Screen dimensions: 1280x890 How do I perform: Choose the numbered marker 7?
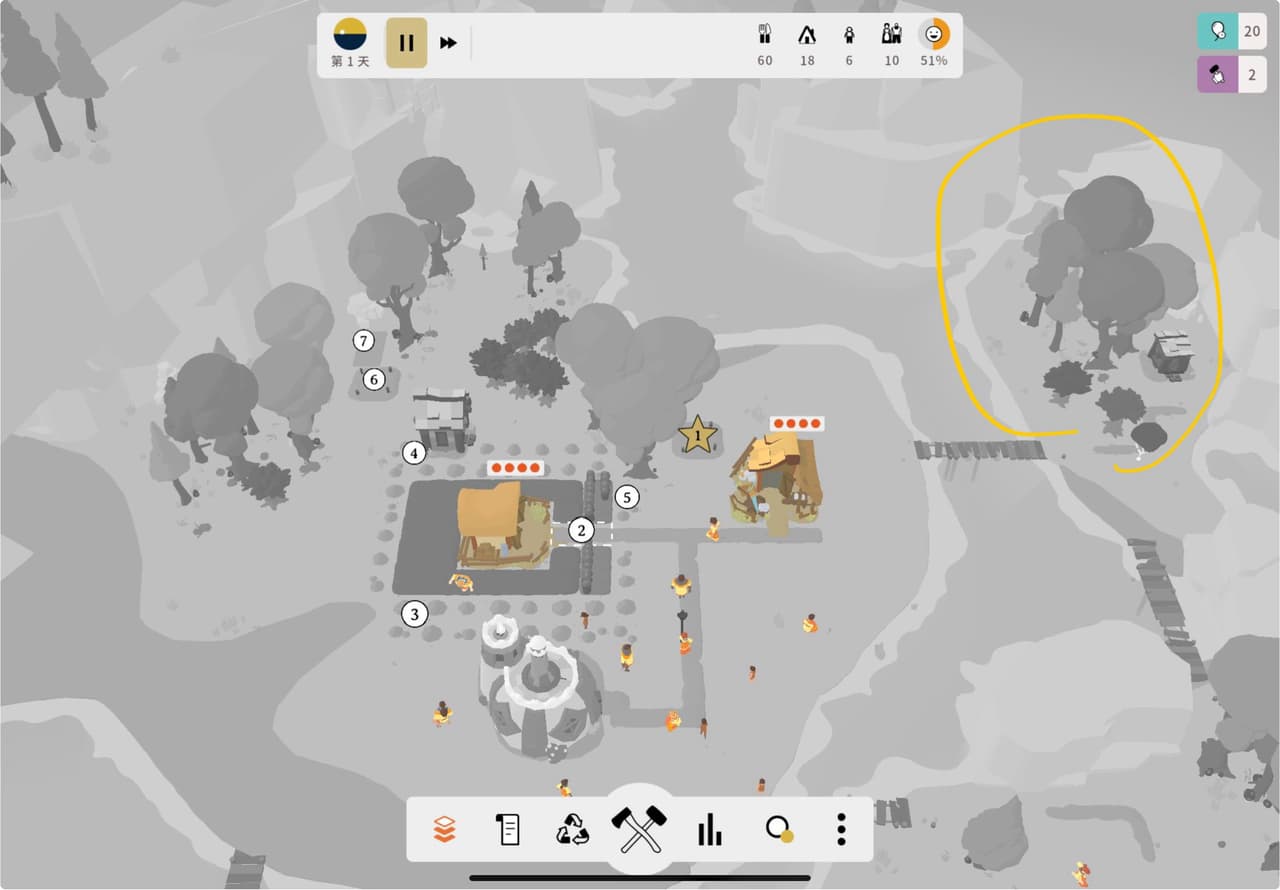tap(364, 341)
